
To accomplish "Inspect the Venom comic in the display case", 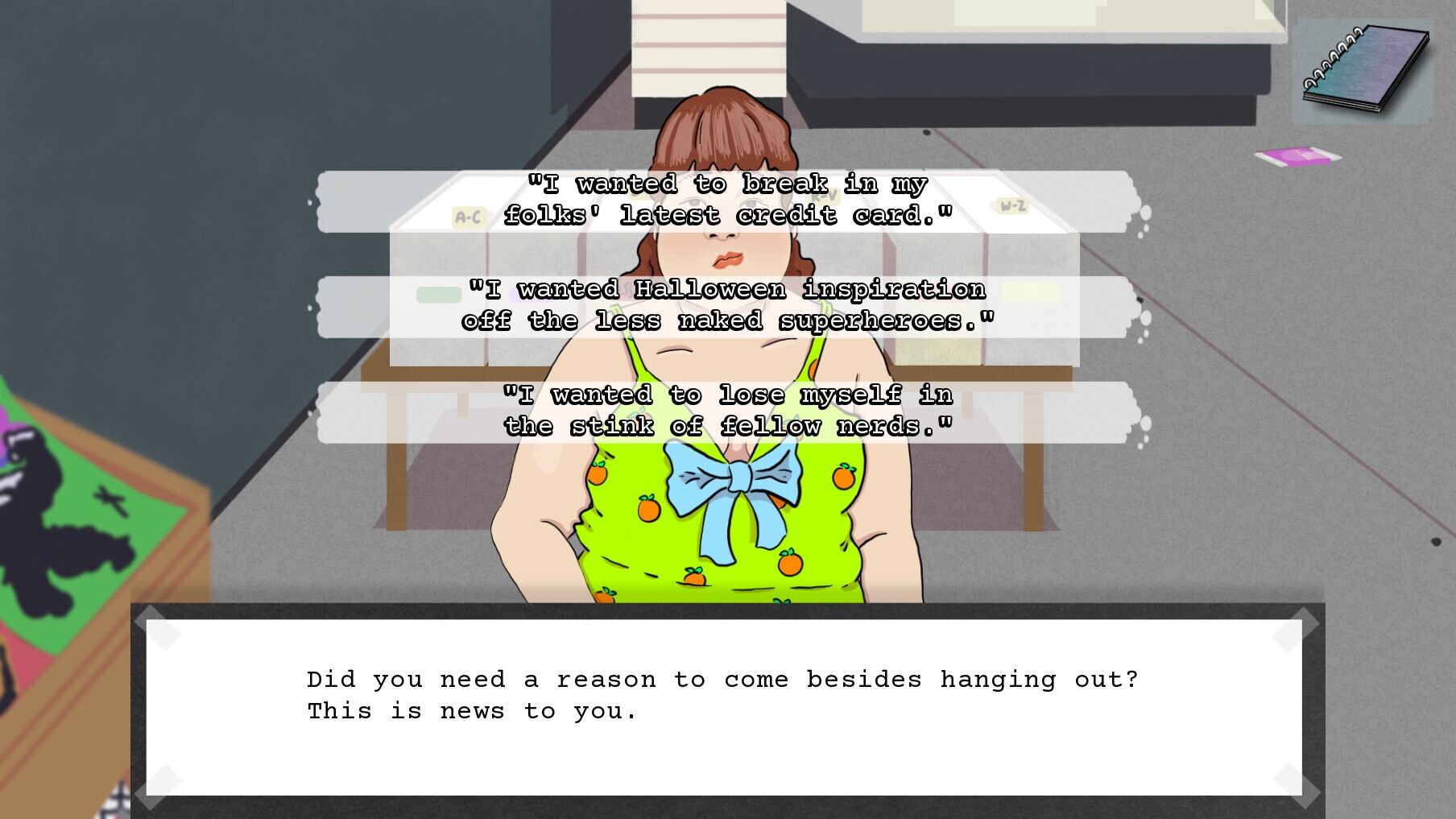I will point(48,499).
